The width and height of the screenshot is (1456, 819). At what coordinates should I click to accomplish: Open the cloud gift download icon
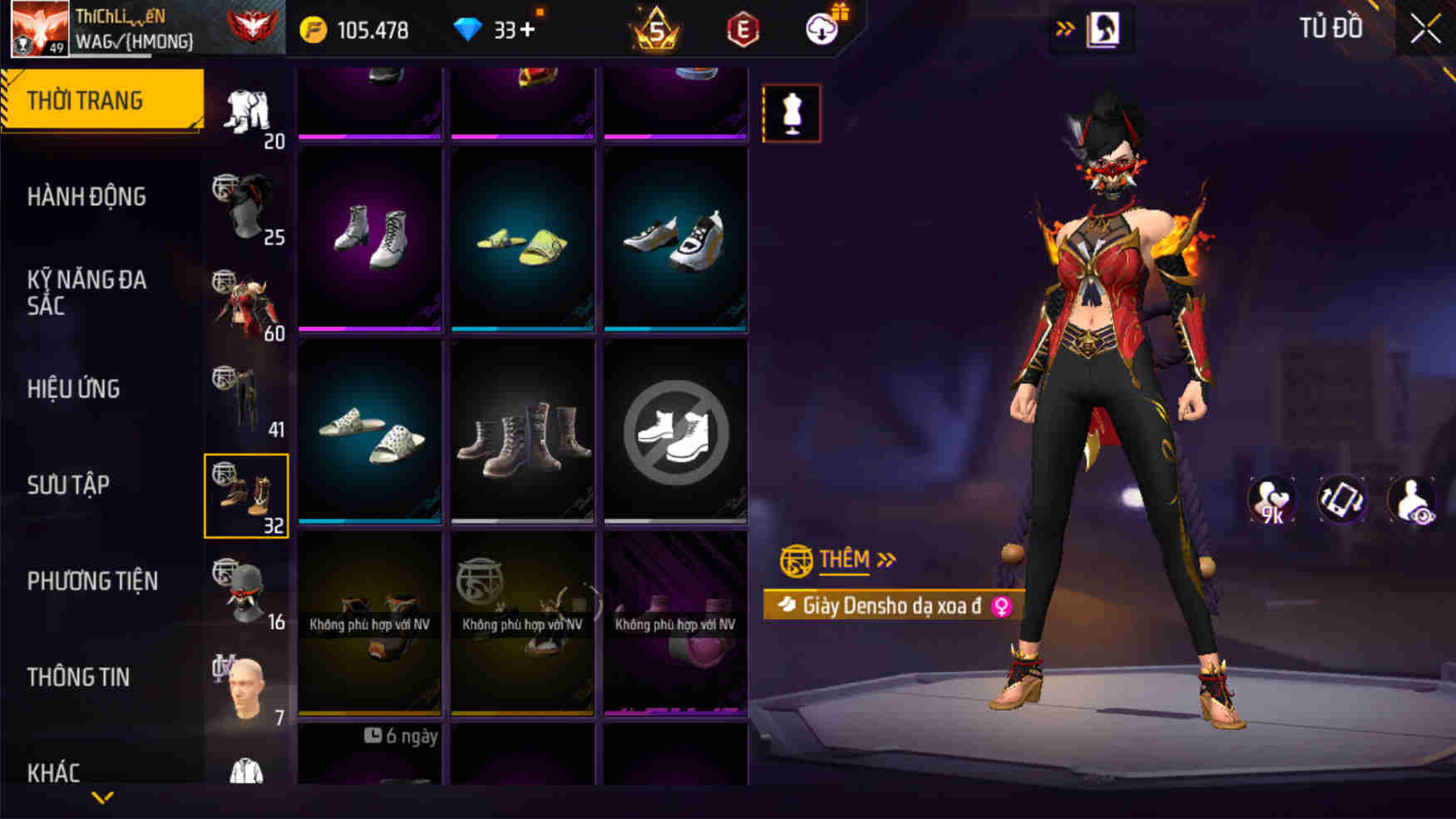(x=822, y=27)
